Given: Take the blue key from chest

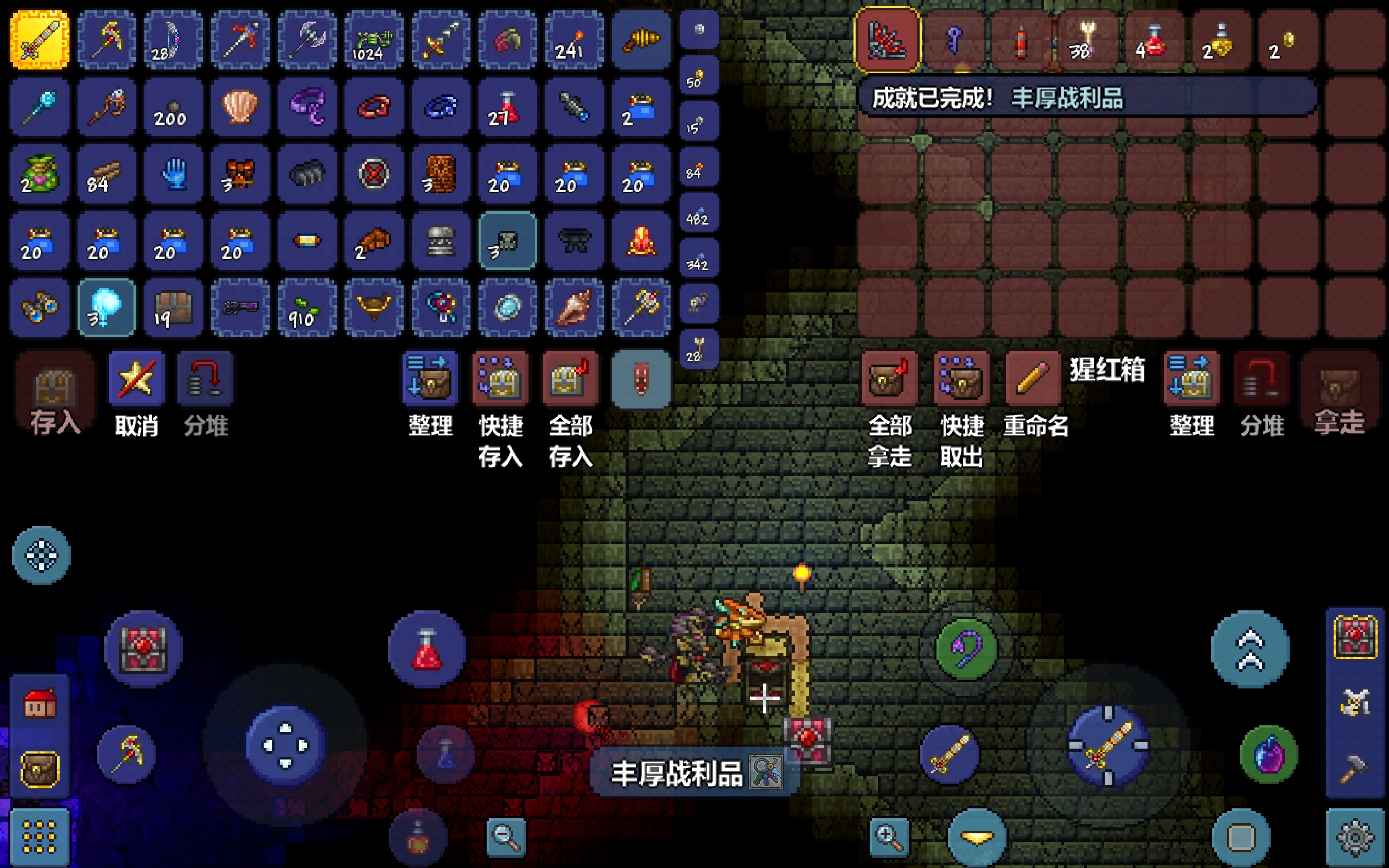Looking at the screenshot, I should tap(954, 40).
